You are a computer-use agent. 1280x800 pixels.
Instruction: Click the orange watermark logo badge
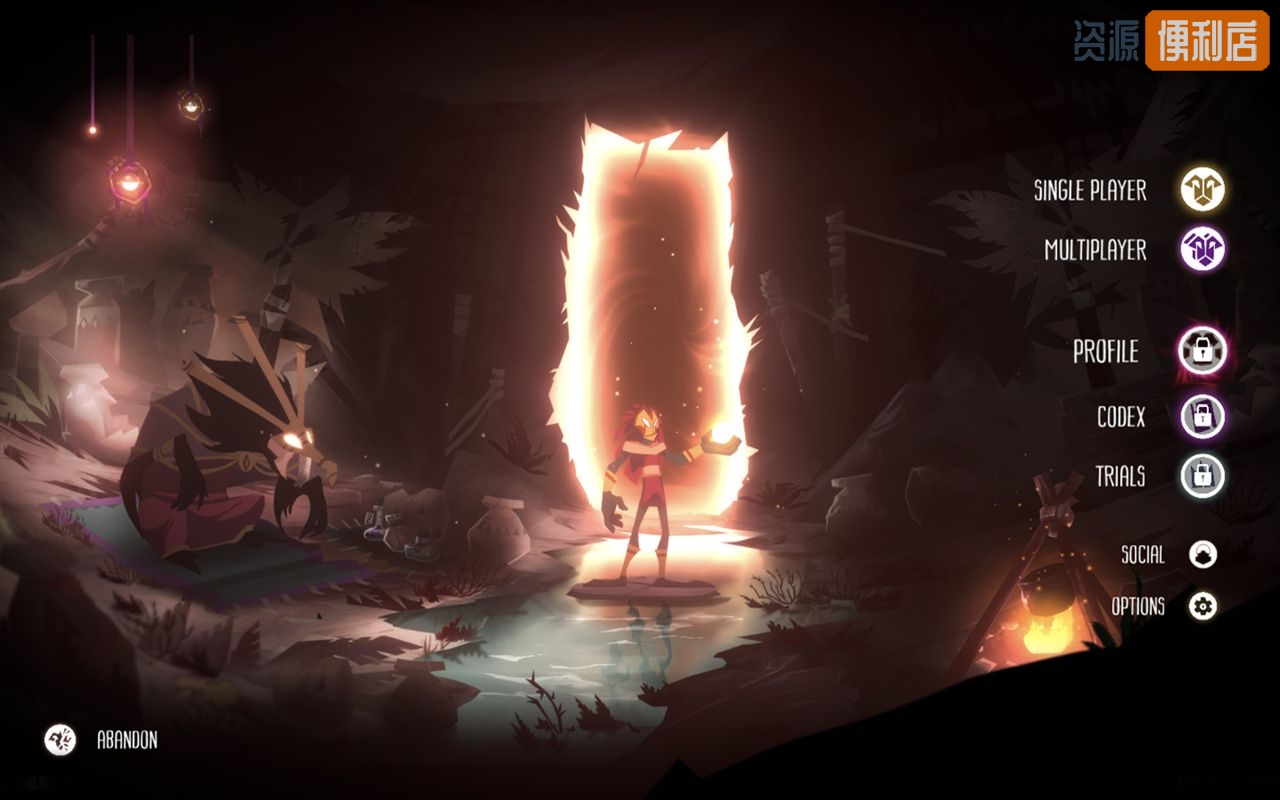tap(1207, 41)
